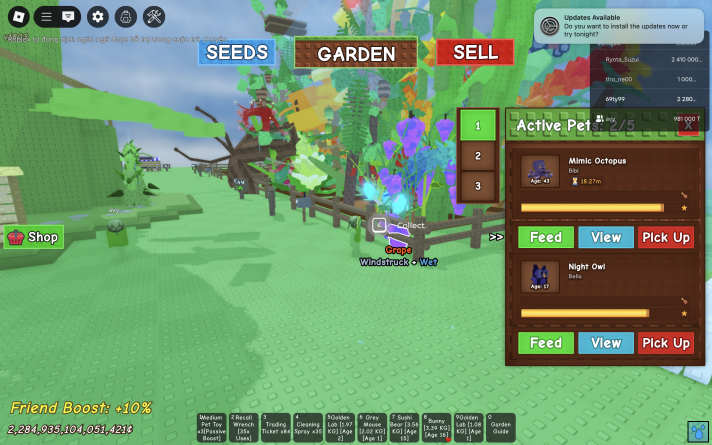This screenshot has height=445, width=712.
Task: Close the Active Pets panel
Action: (x=688, y=125)
